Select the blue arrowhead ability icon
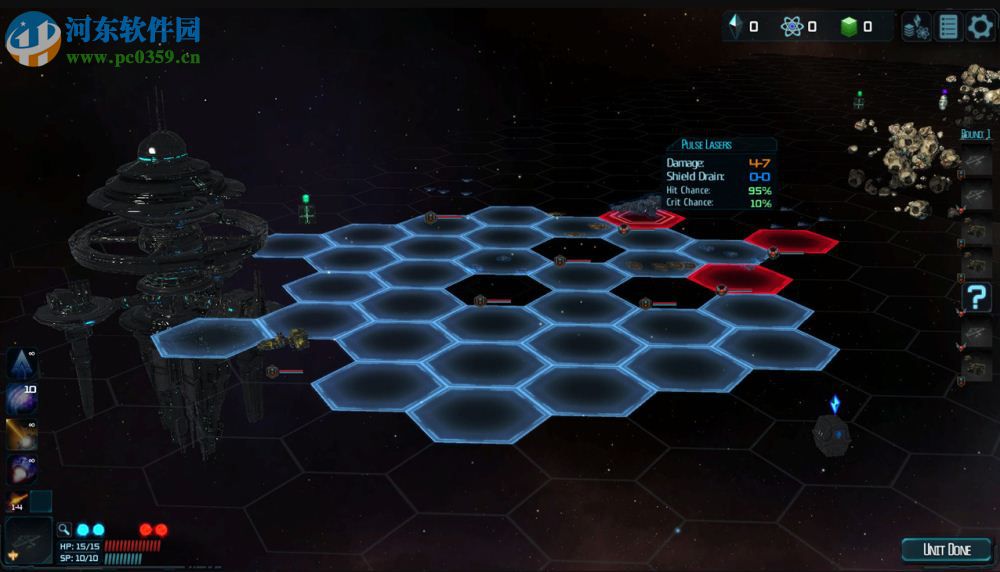The height and width of the screenshot is (572, 1000). 22,364
